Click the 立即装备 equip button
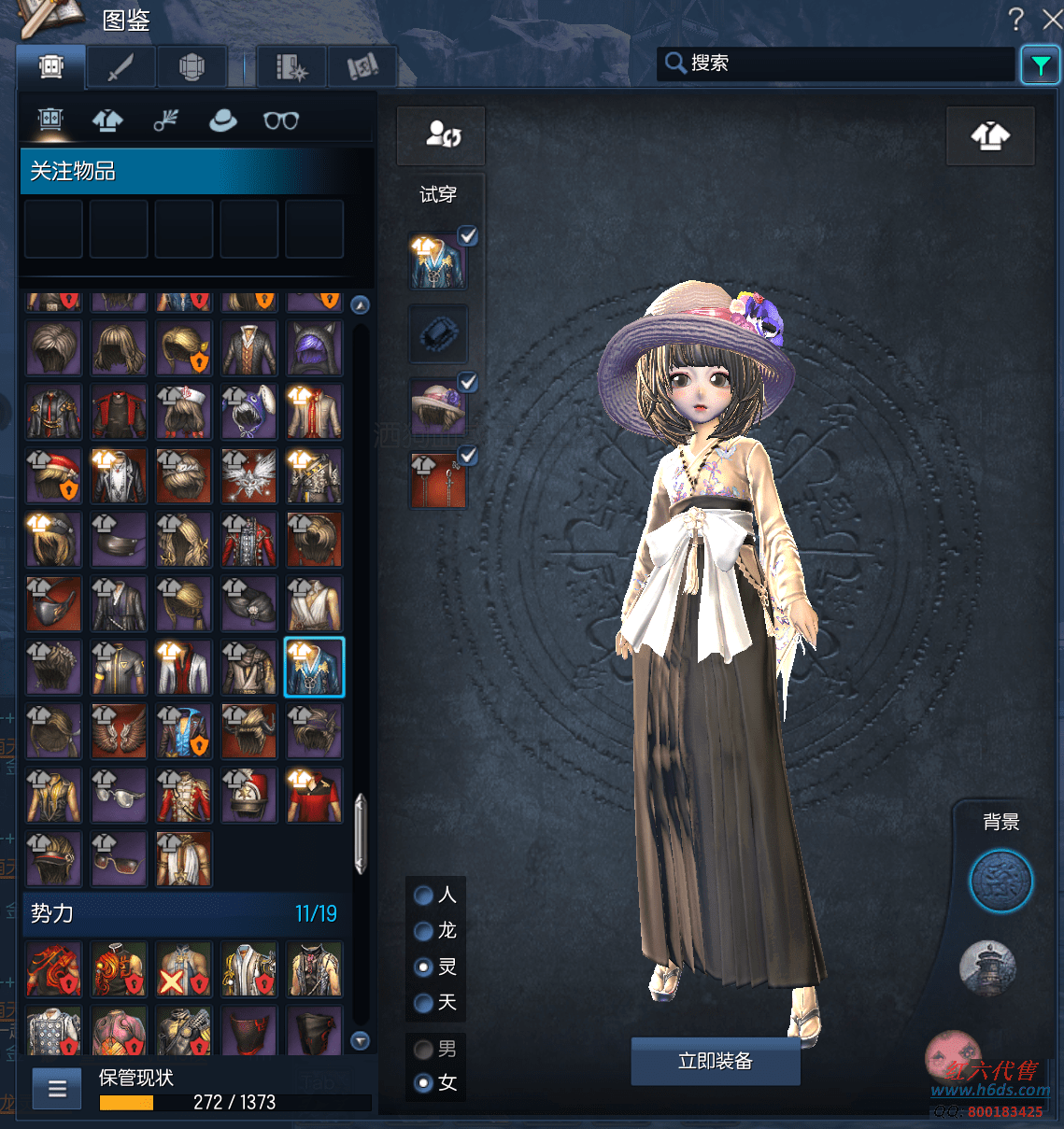Viewport: 1064px width, 1129px height. [x=715, y=1061]
